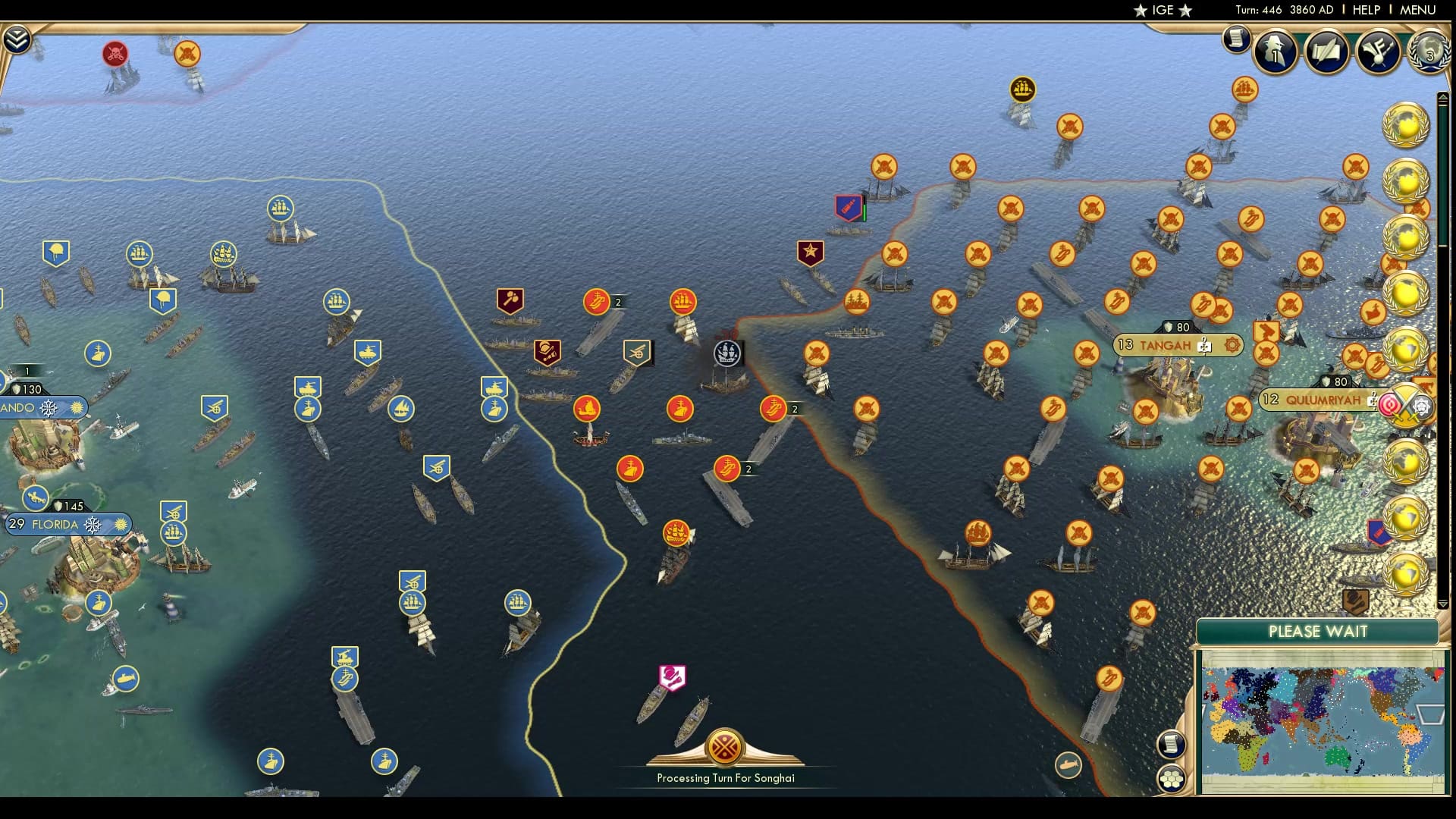
Task: Select the submarine unit icon near the minimap
Action: coord(1068,764)
